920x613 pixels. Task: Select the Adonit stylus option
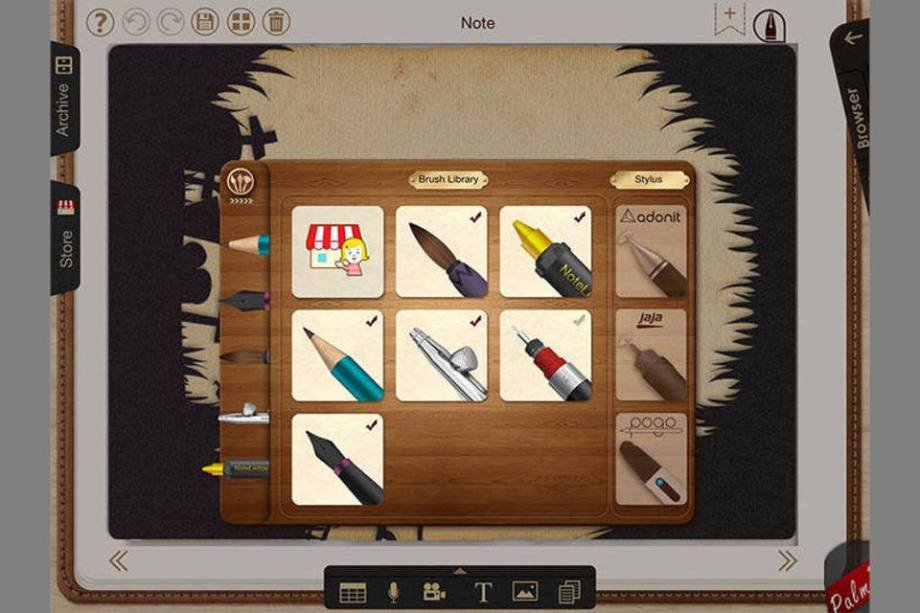[x=651, y=251]
